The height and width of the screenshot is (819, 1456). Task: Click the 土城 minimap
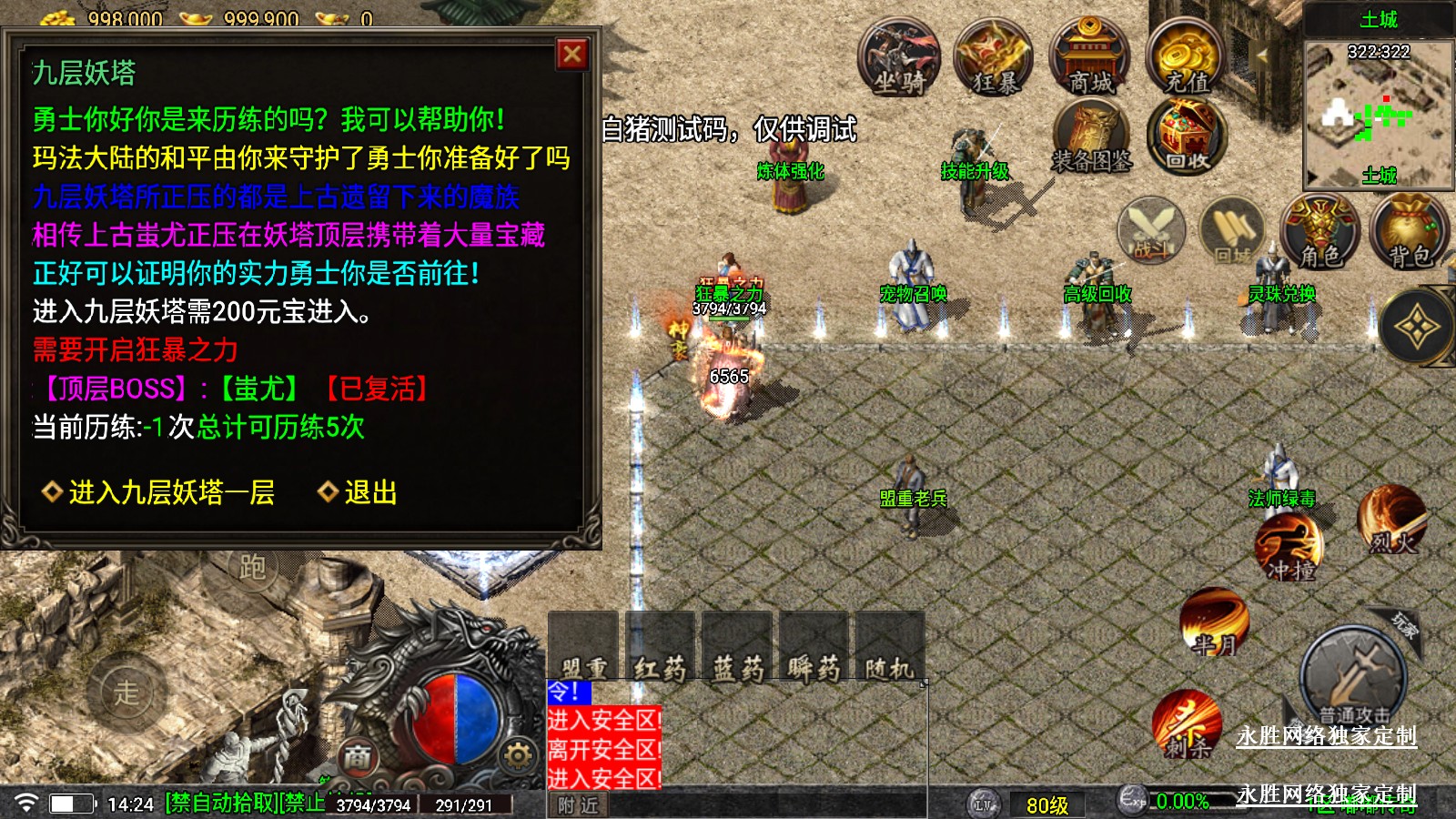[x=1378, y=114]
